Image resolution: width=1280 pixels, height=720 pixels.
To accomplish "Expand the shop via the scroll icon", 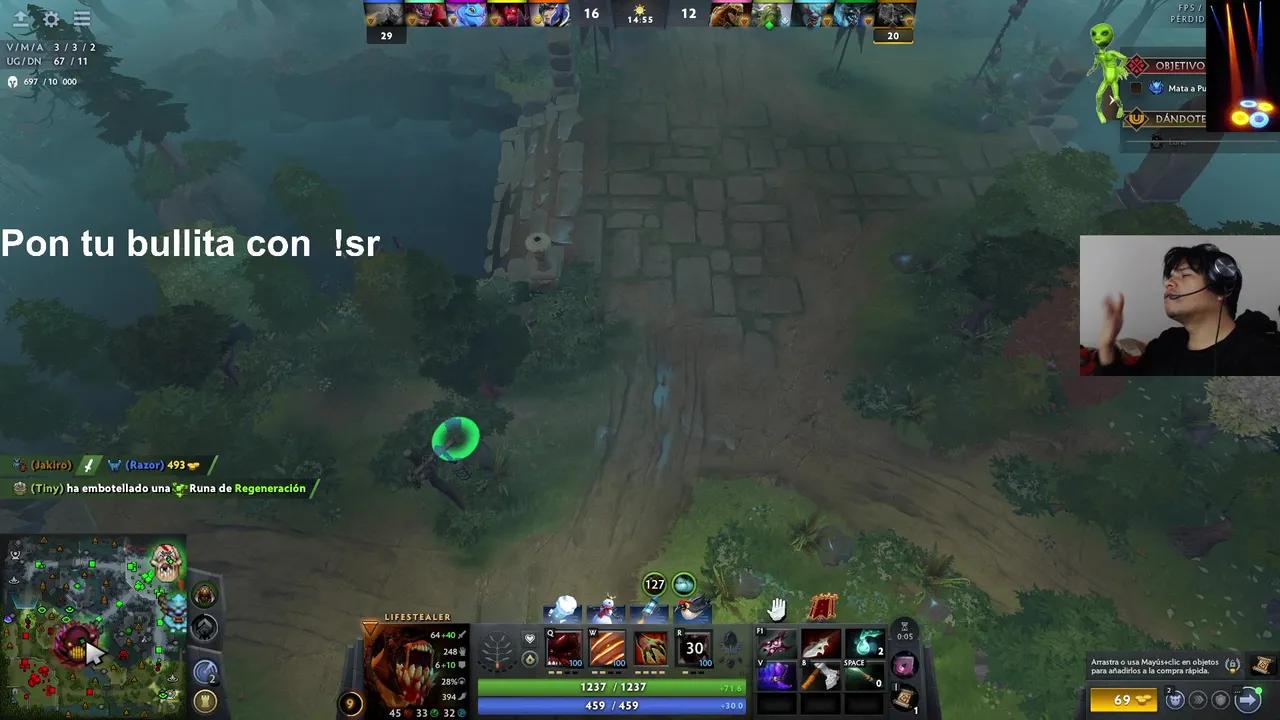I will 1260,665.
